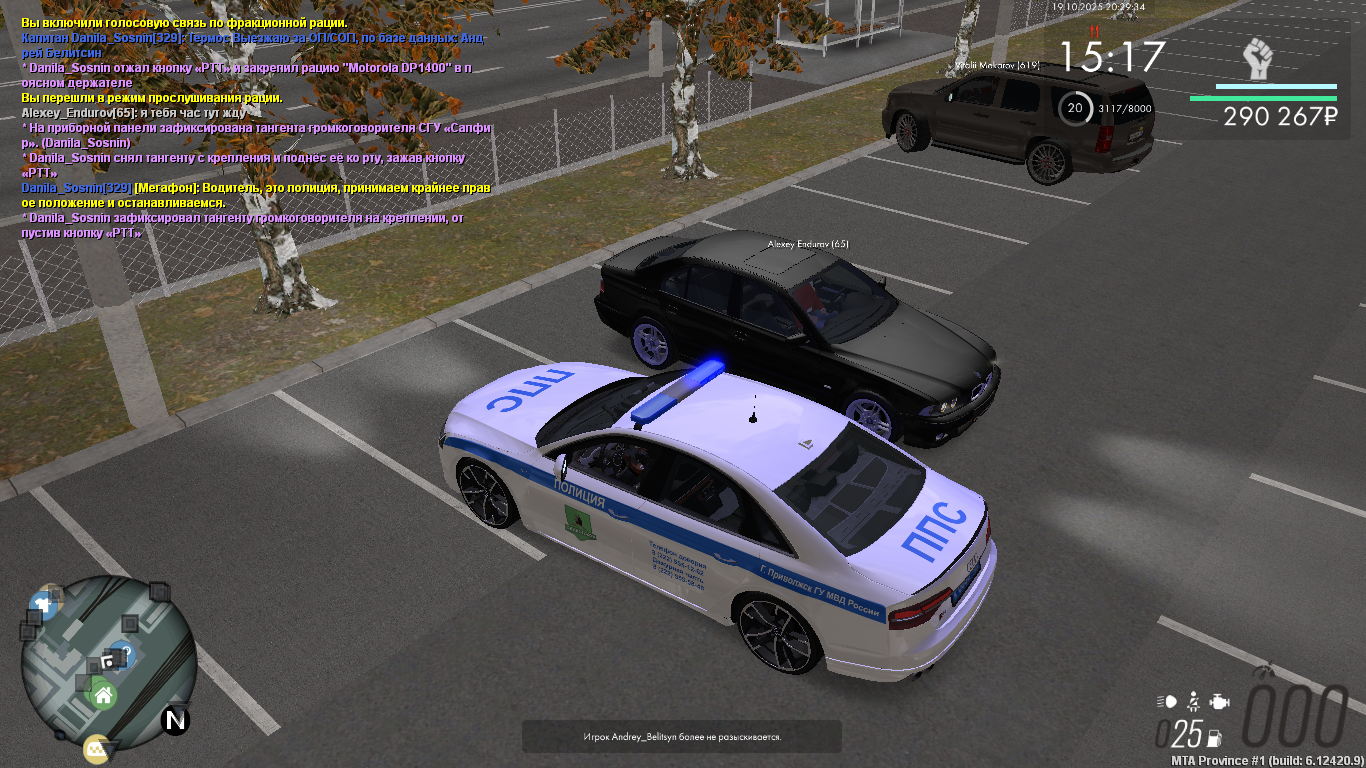Image resolution: width=1366 pixels, height=768 pixels.
Task: Click the notification about player Andrey_Belitsyn
Action: click(x=682, y=737)
